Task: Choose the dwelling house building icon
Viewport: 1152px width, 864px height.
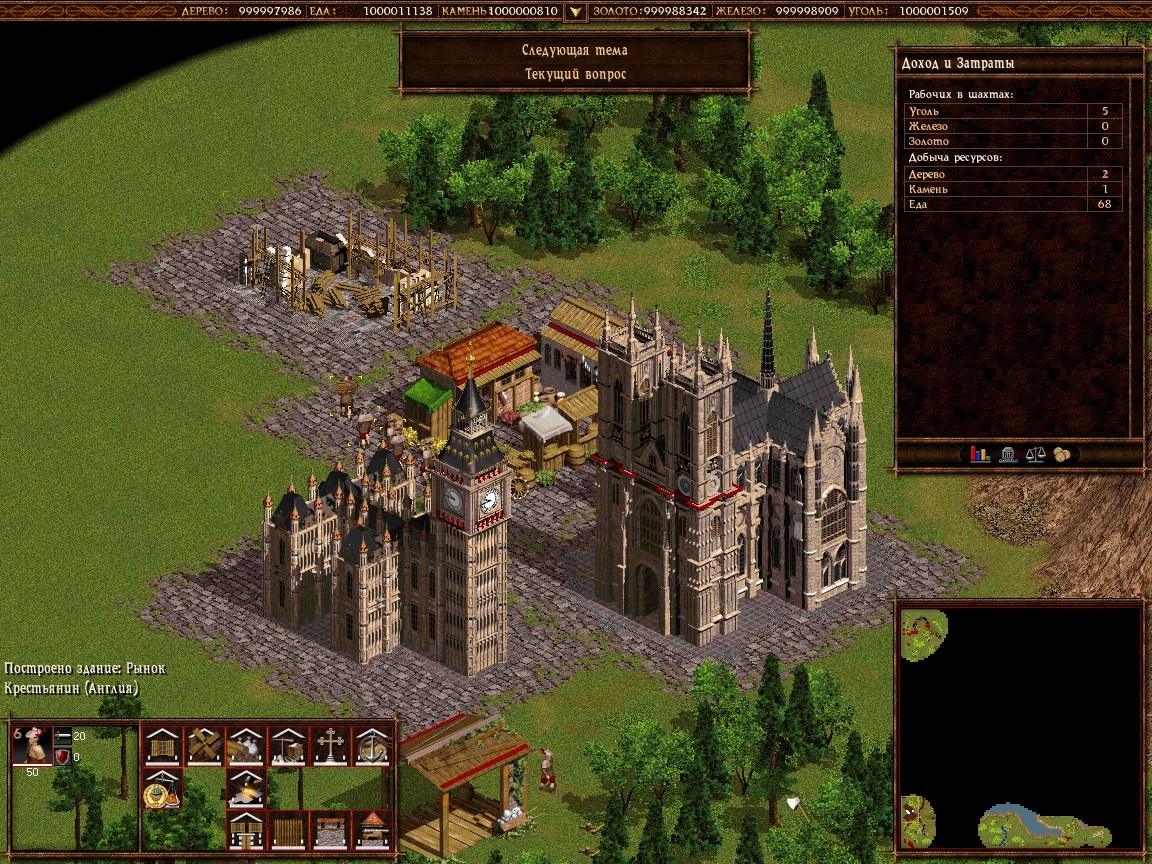Action: [245, 829]
